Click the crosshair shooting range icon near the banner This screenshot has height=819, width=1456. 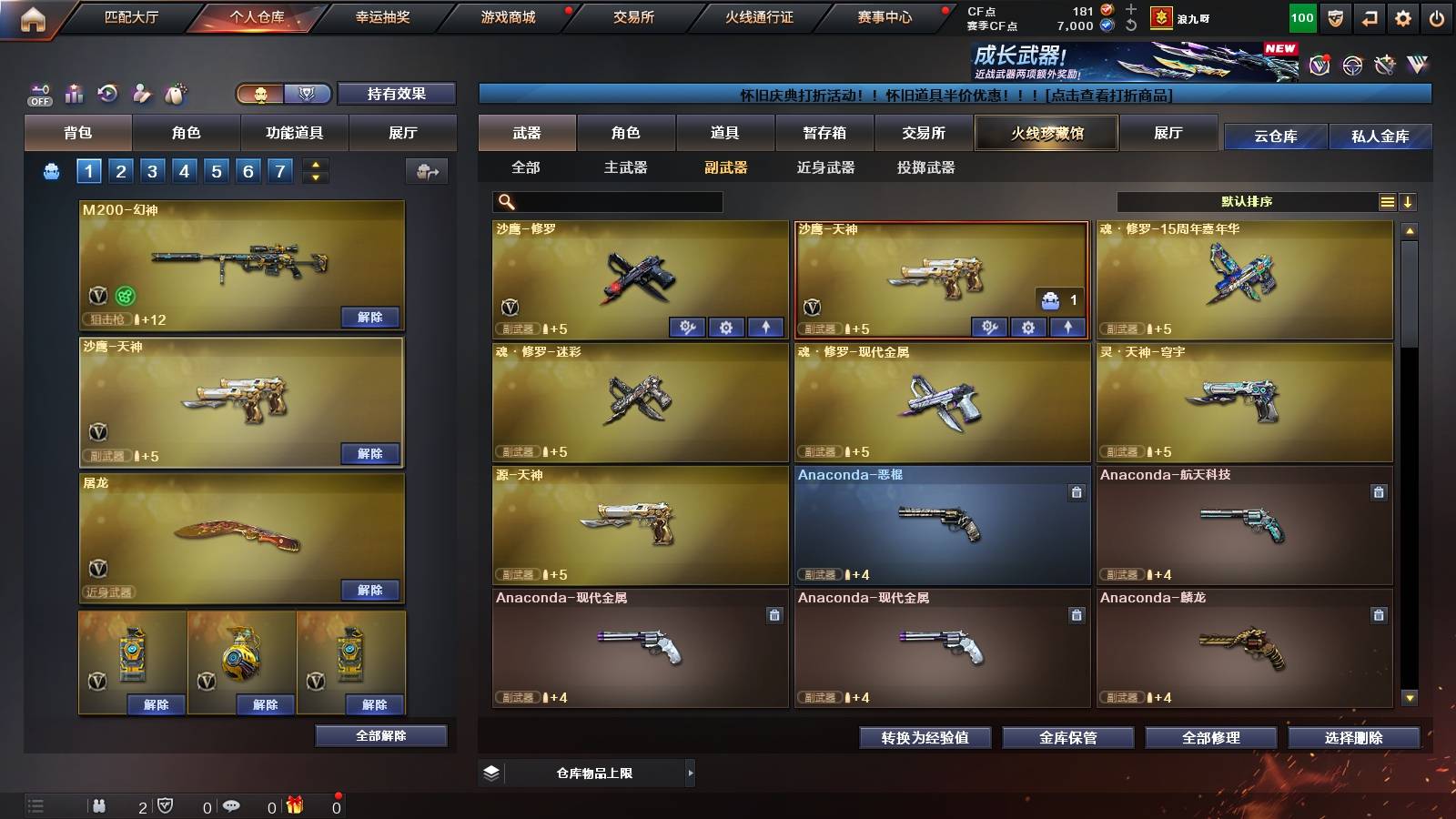[1350, 66]
